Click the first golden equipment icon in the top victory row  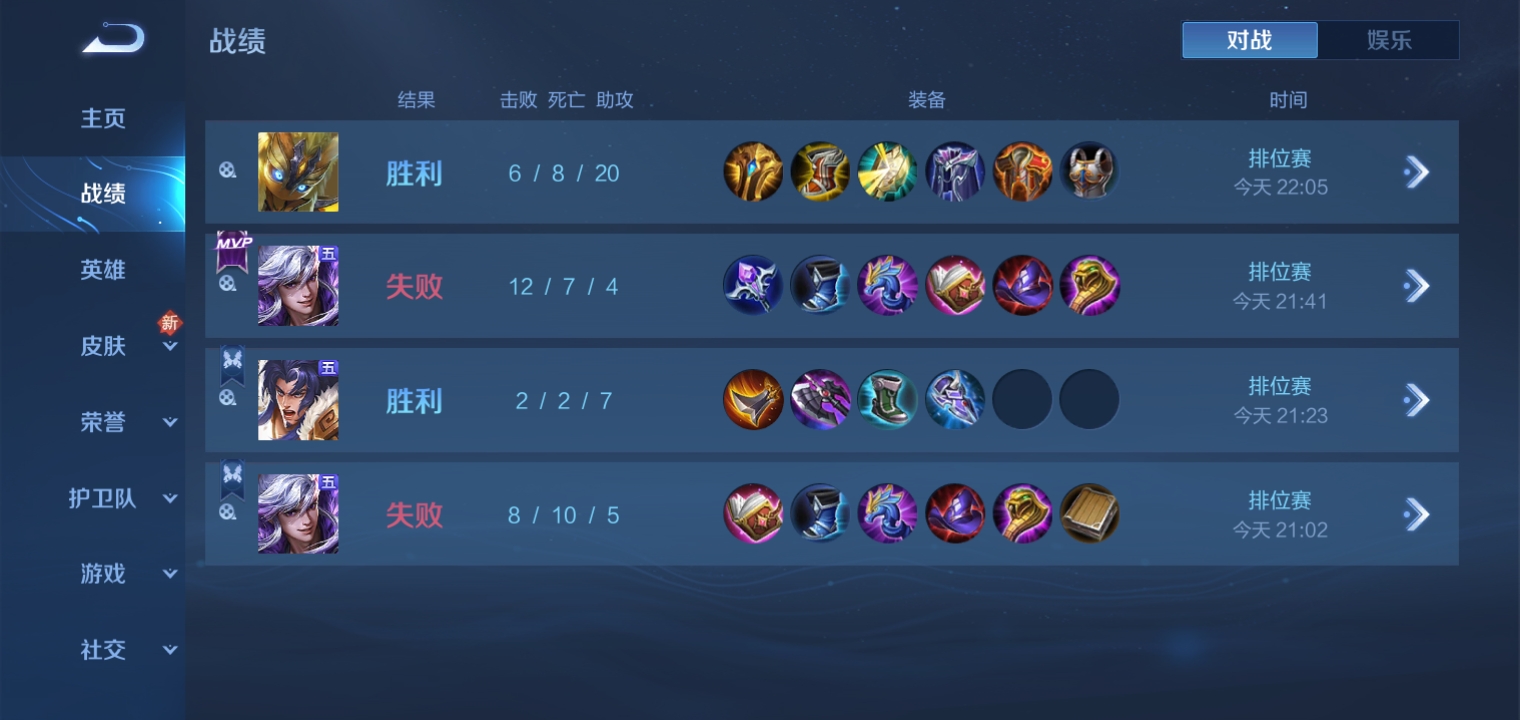point(753,171)
